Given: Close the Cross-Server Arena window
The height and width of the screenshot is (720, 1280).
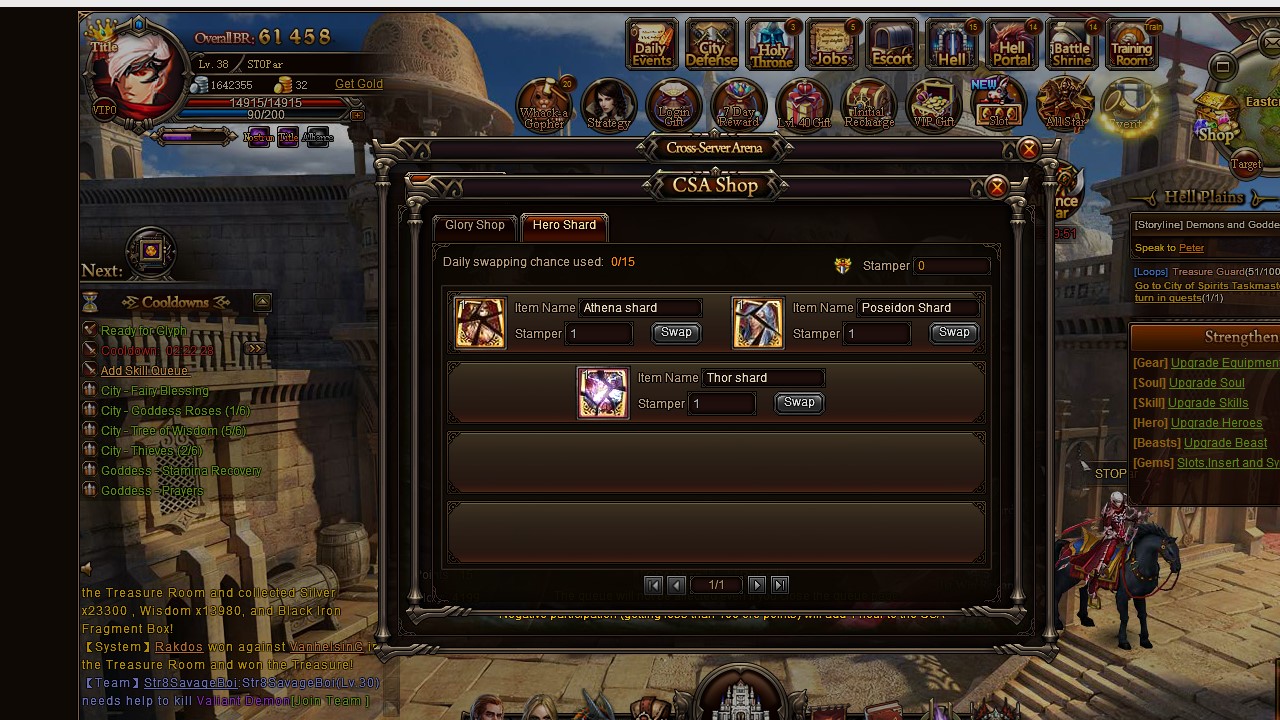Looking at the screenshot, I should [x=1028, y=150].
